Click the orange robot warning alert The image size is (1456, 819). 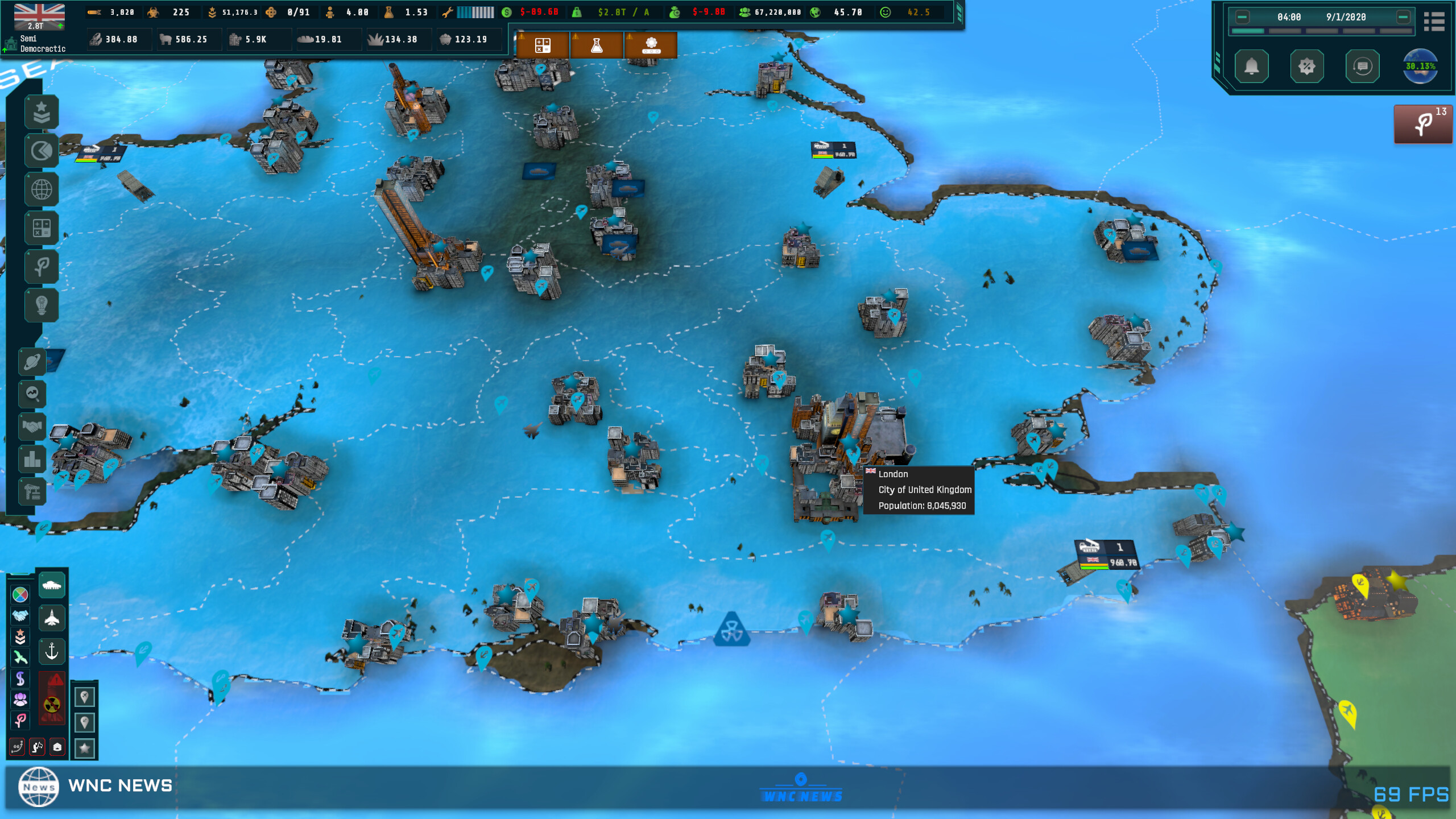click(651, 45)
